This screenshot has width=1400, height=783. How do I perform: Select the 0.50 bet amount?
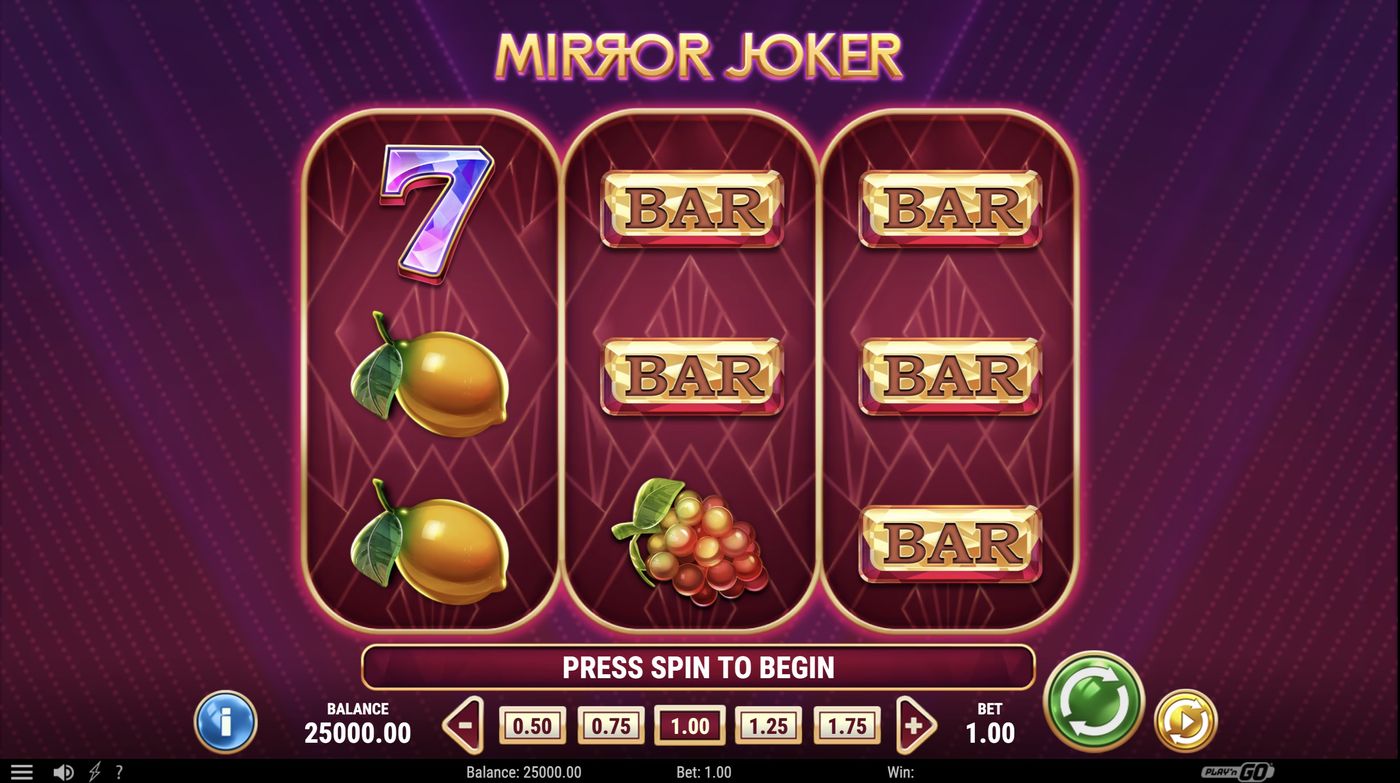(532, 726)
